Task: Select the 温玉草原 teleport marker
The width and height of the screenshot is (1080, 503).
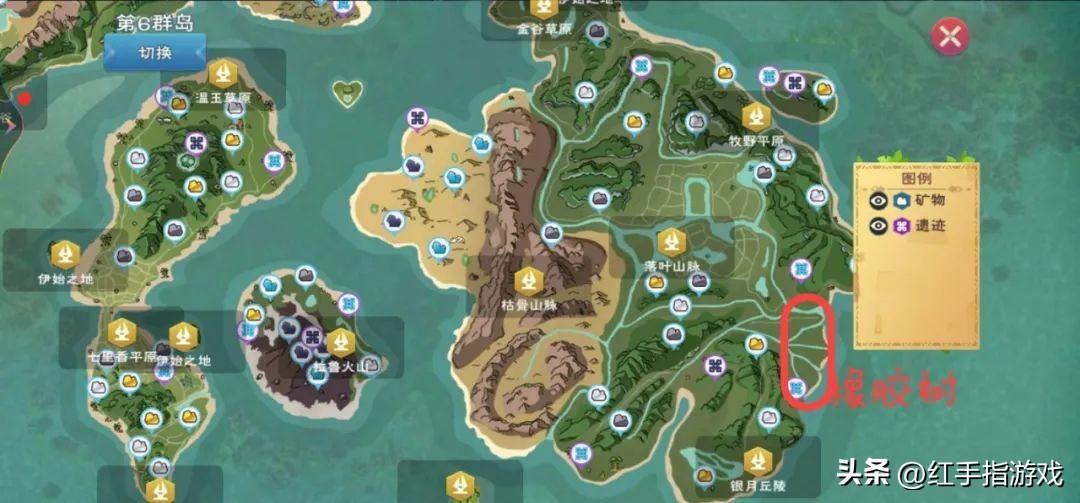Action: click(x=222, y=73)
